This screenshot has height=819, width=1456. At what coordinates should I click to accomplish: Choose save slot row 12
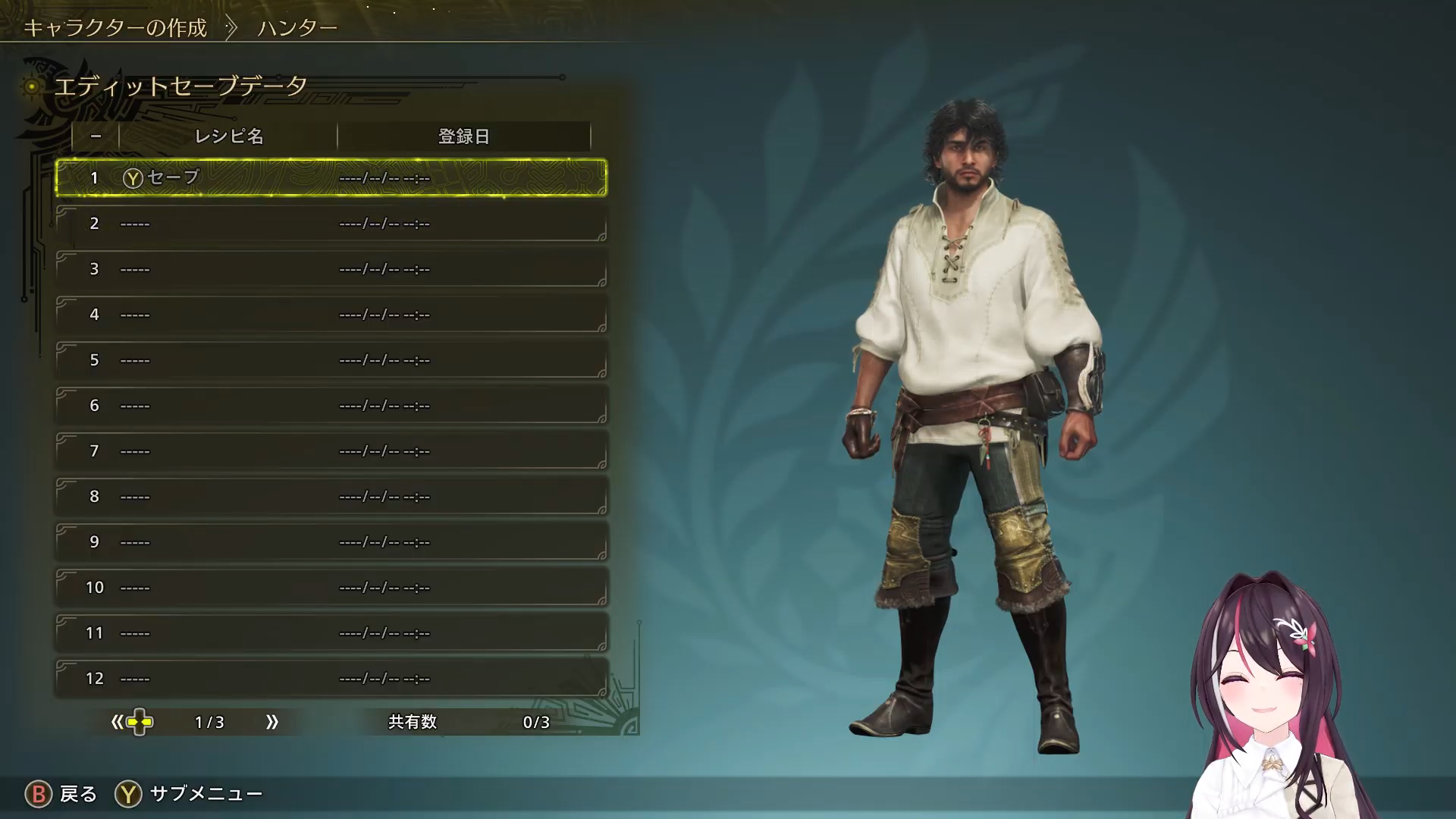(x=331, y=678)
